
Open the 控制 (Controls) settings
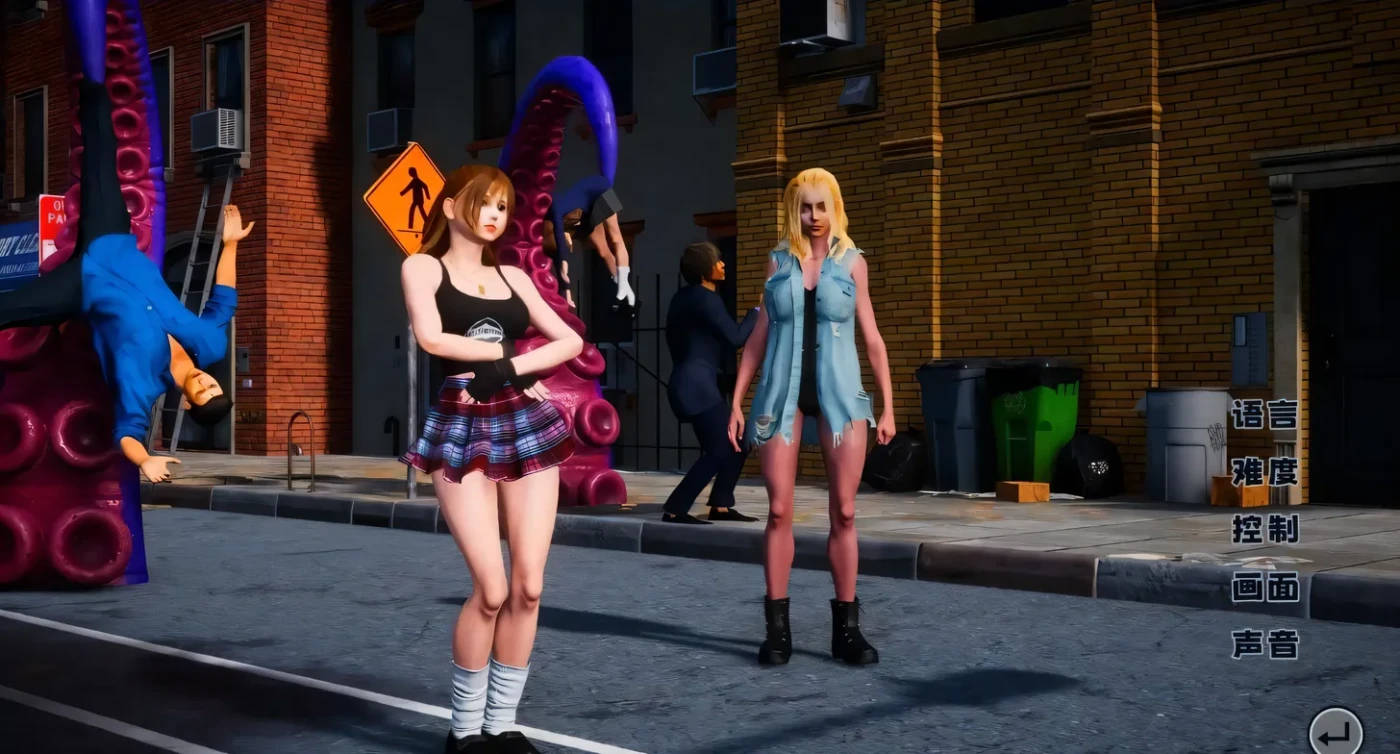1264,529
